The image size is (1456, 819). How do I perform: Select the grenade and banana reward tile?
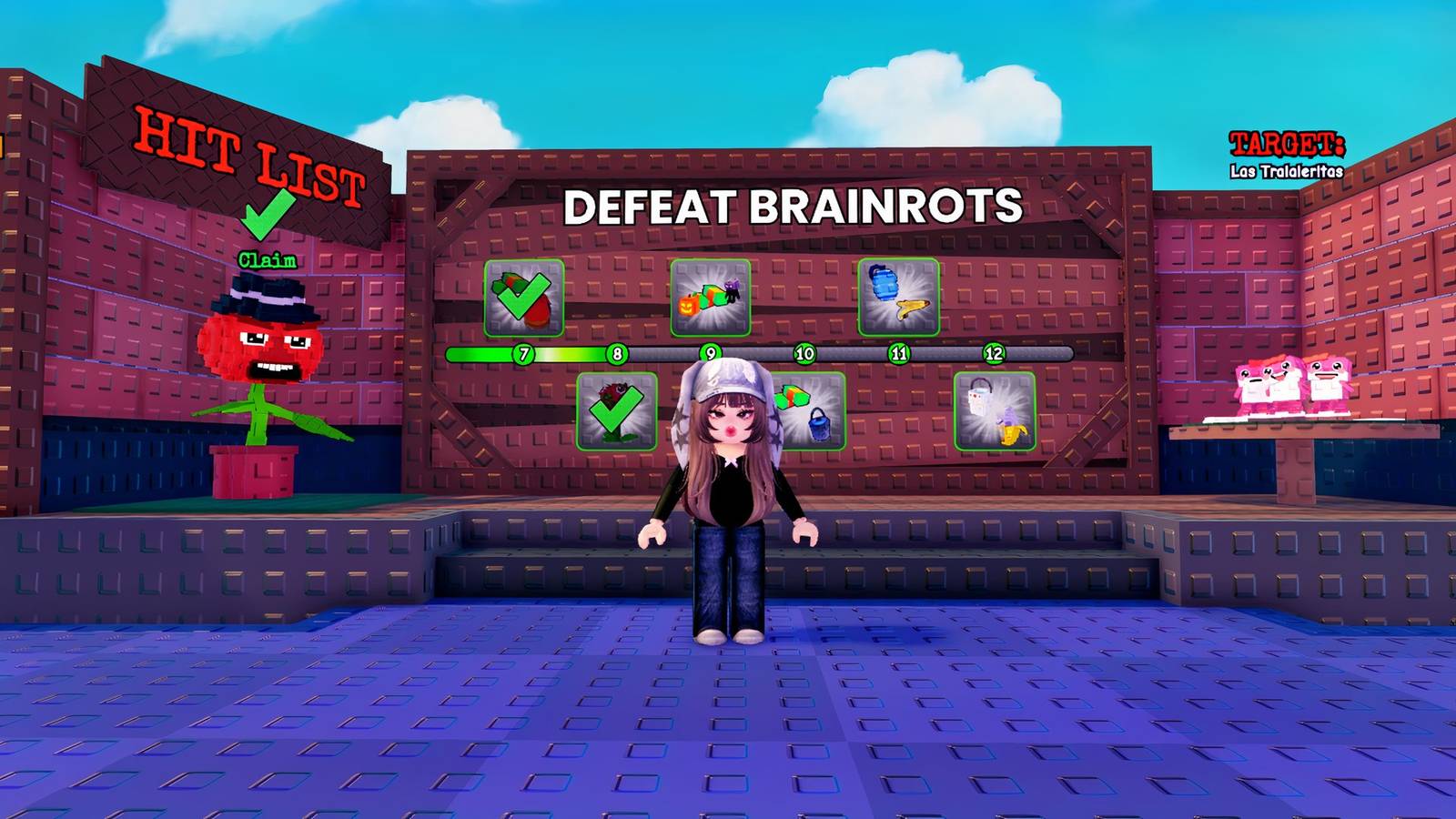[x=896, y=298]
